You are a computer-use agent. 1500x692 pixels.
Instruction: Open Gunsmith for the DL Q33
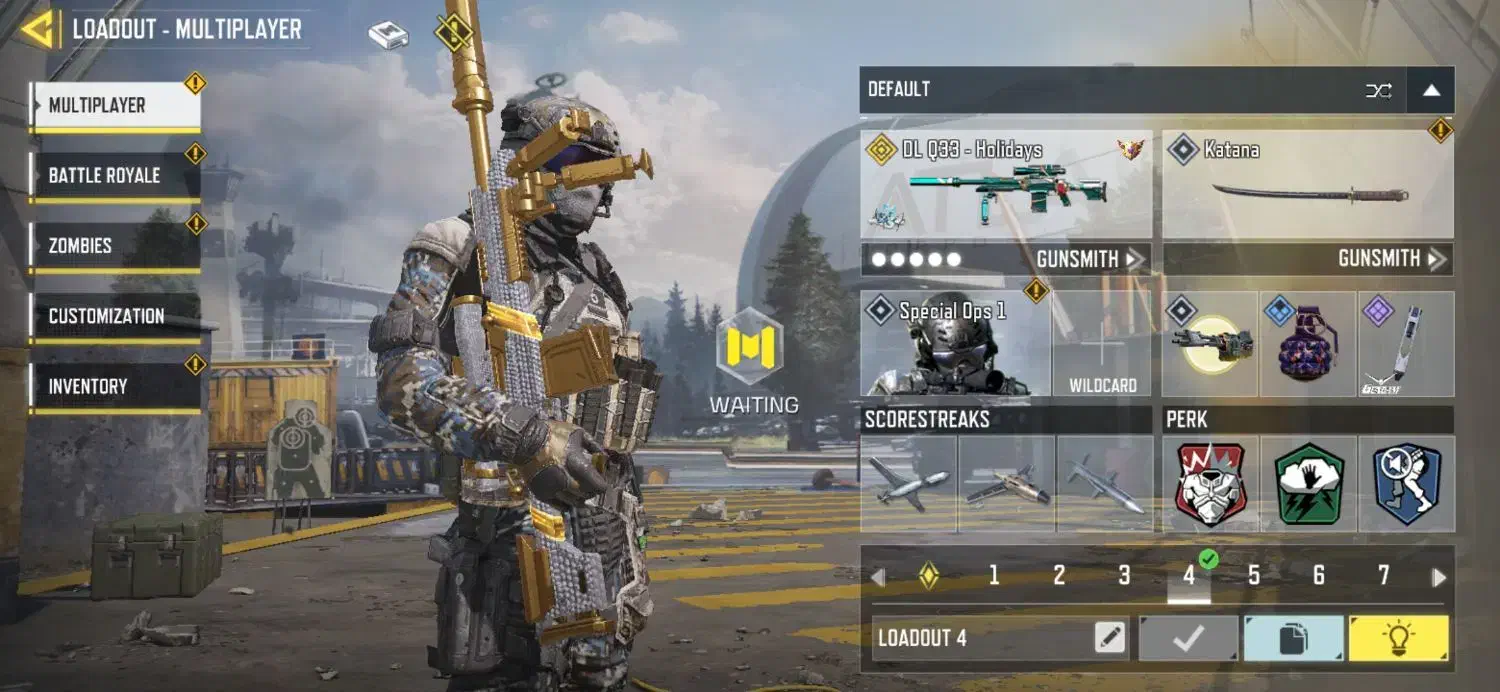point(1089,260)
